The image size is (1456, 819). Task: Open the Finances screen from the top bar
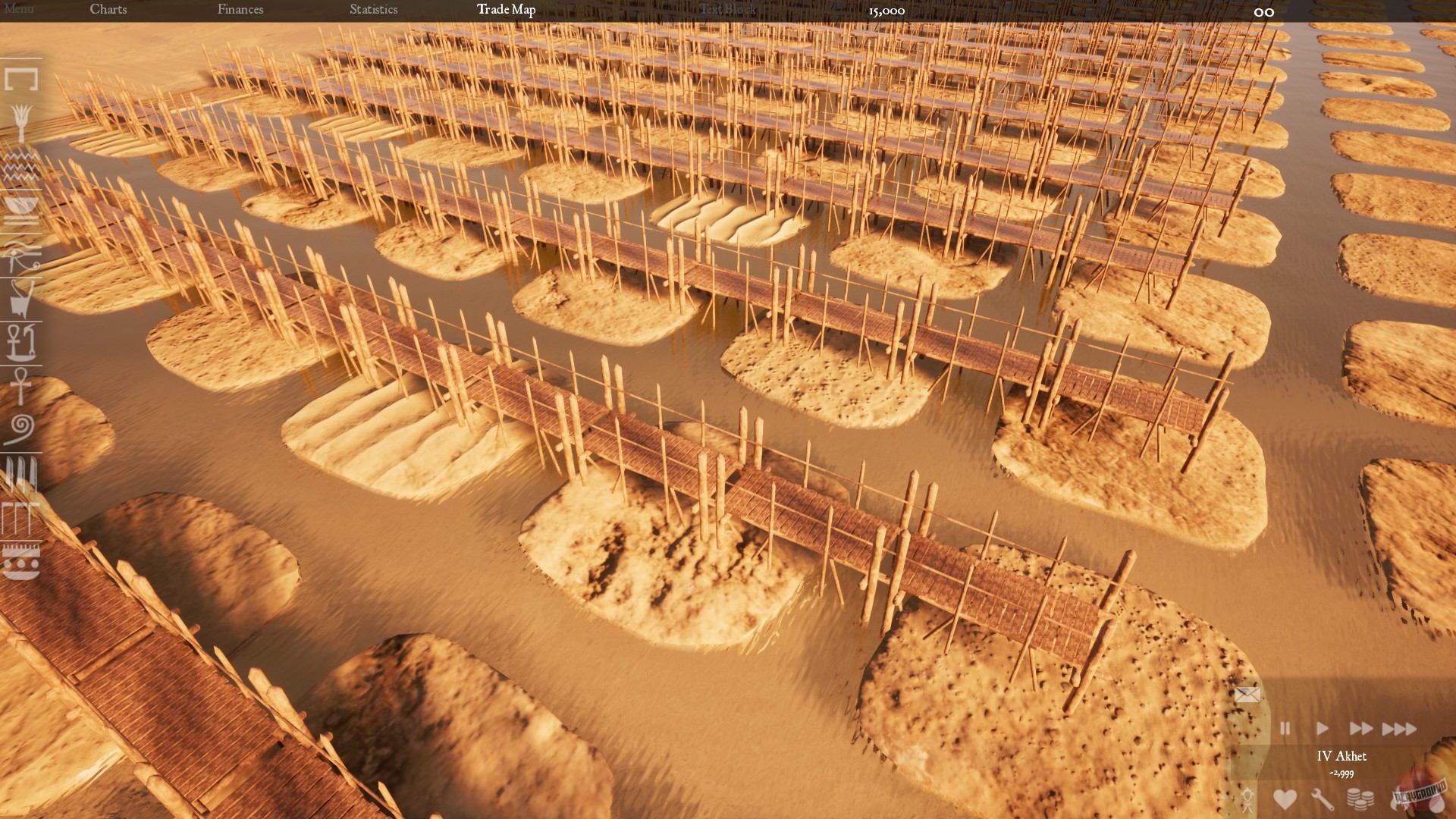tap(240, 10)
